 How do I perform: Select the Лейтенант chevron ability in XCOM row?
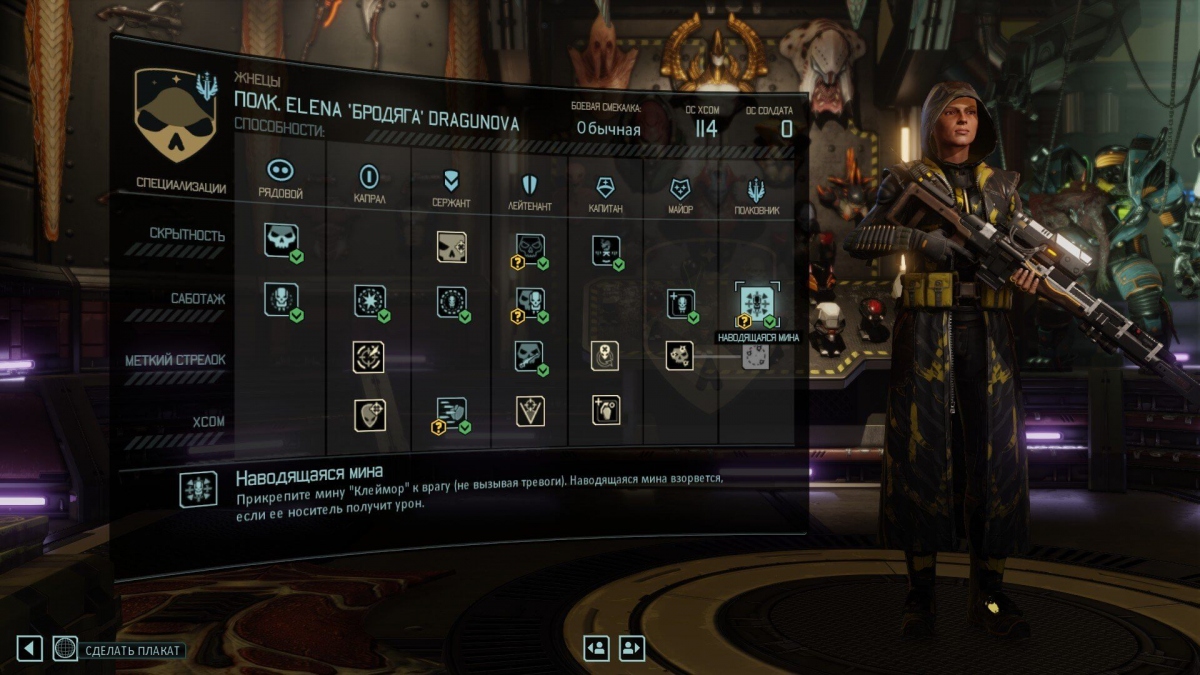coord(530,411)
